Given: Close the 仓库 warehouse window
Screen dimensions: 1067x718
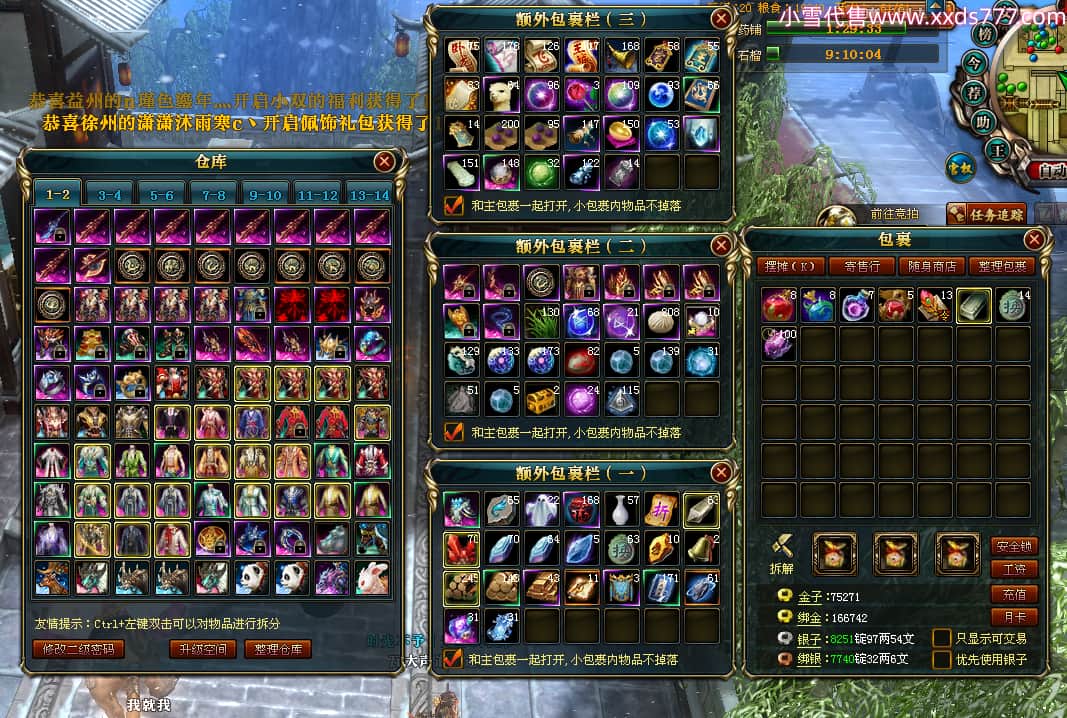Looking at the screenshot, I should [x=384, y=161].
